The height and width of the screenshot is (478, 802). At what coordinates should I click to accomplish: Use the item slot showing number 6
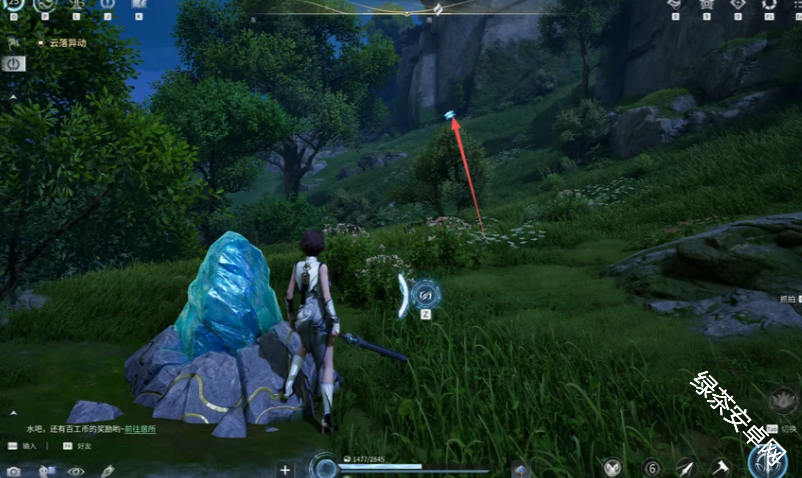[652, 467]
